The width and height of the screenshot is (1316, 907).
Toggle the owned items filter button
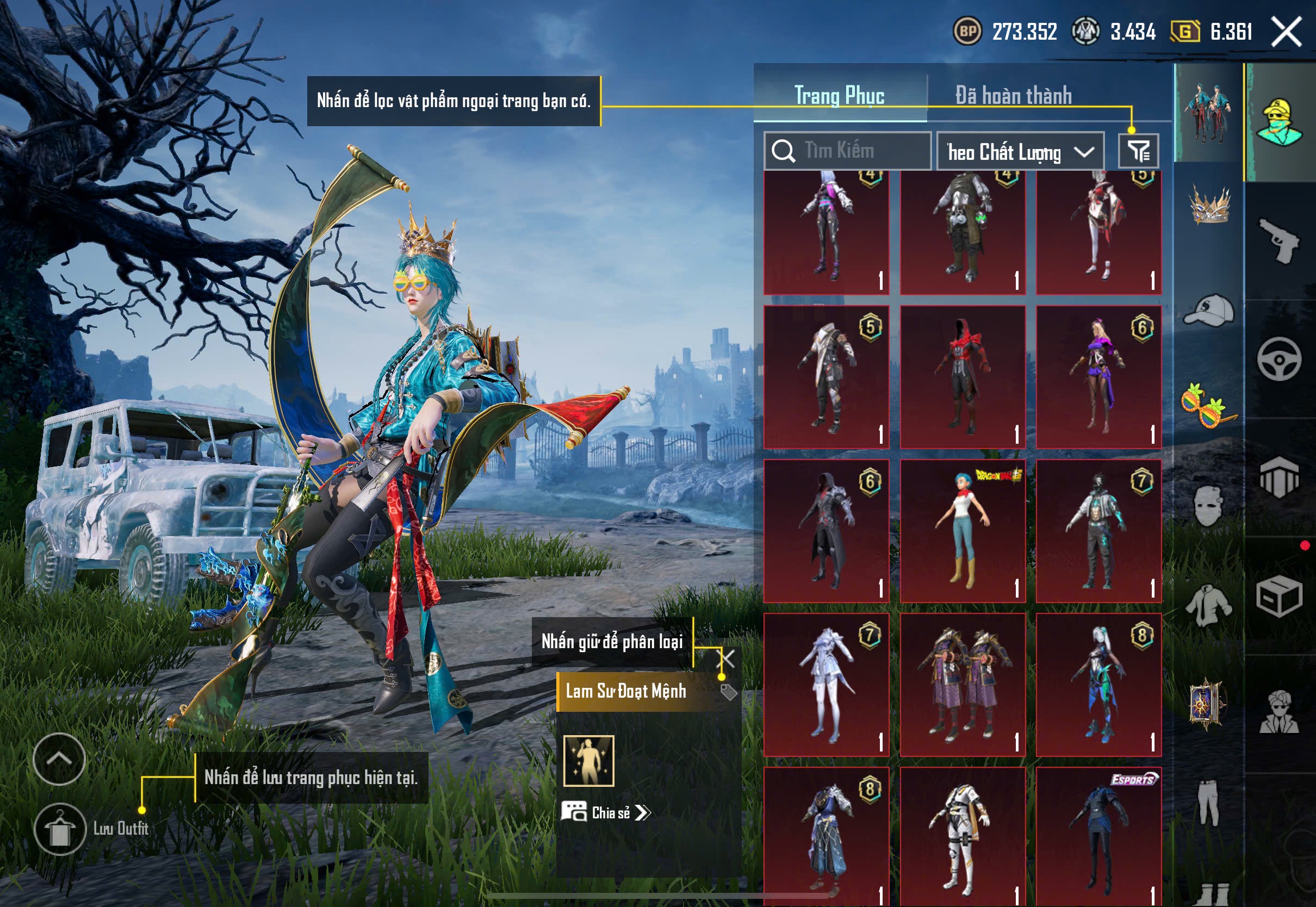[x=1138, y=151]
